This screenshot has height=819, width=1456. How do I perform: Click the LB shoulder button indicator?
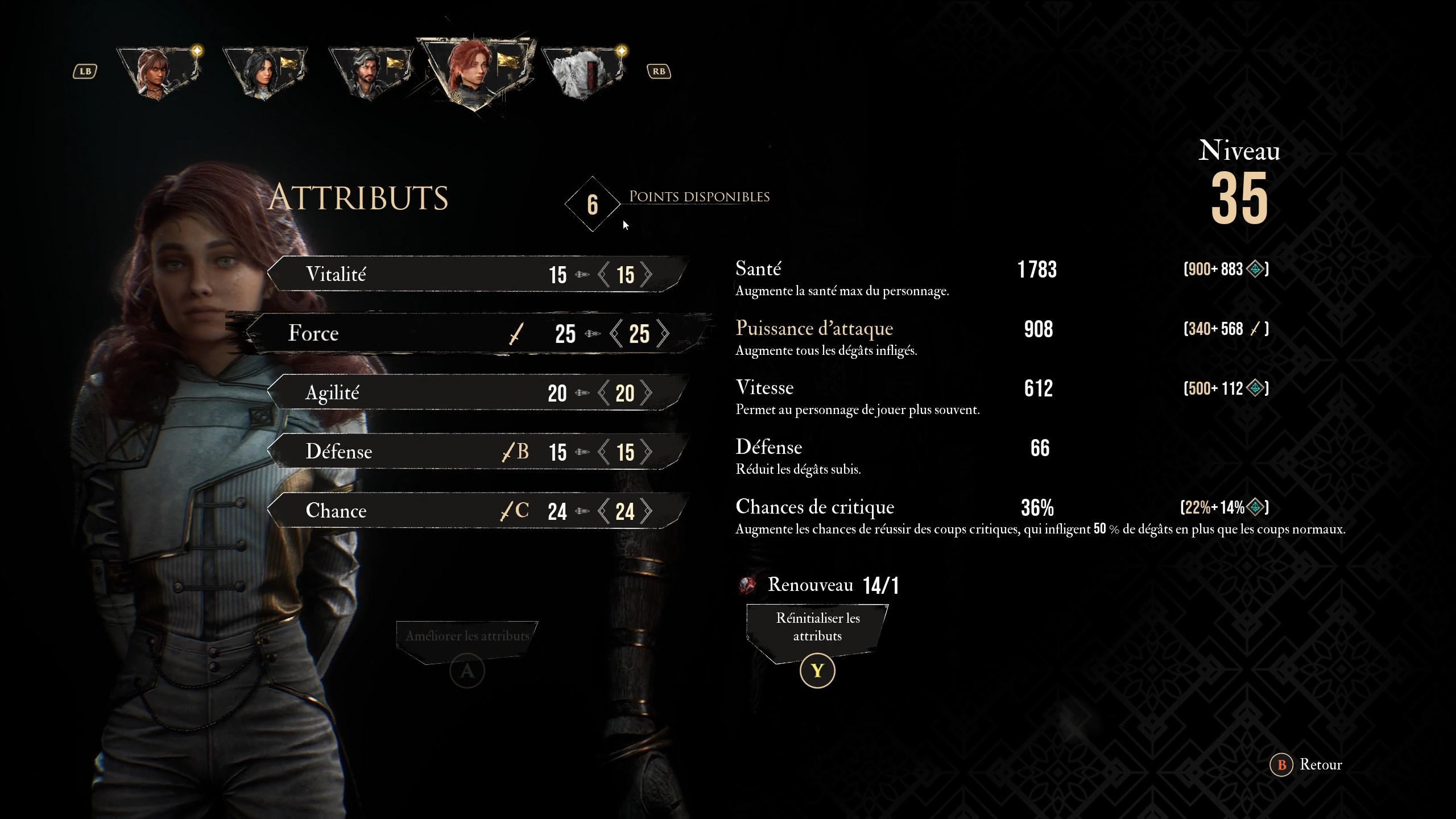[x=85, y=71]
